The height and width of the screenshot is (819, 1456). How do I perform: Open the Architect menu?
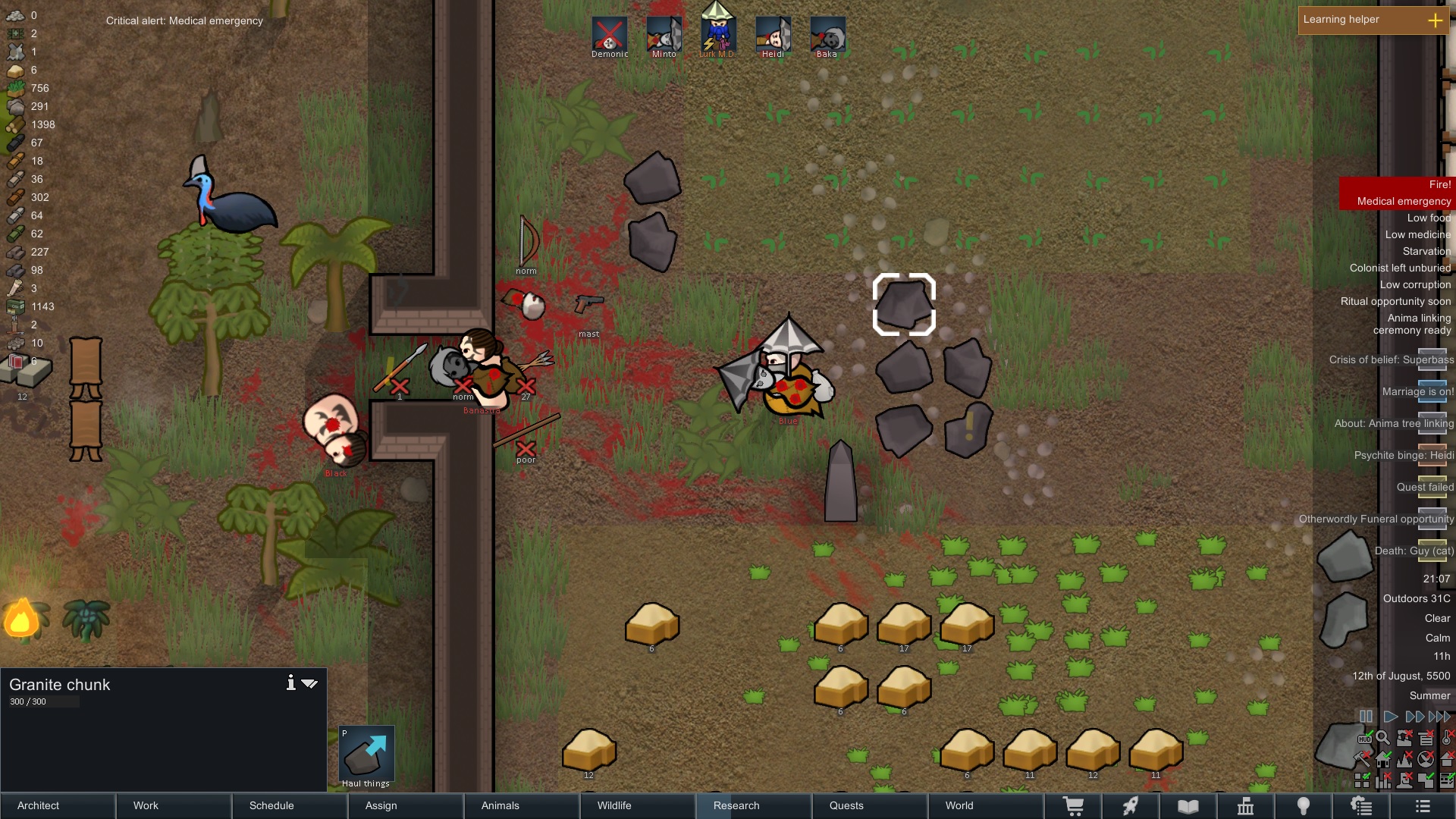[x=58, y=805]
